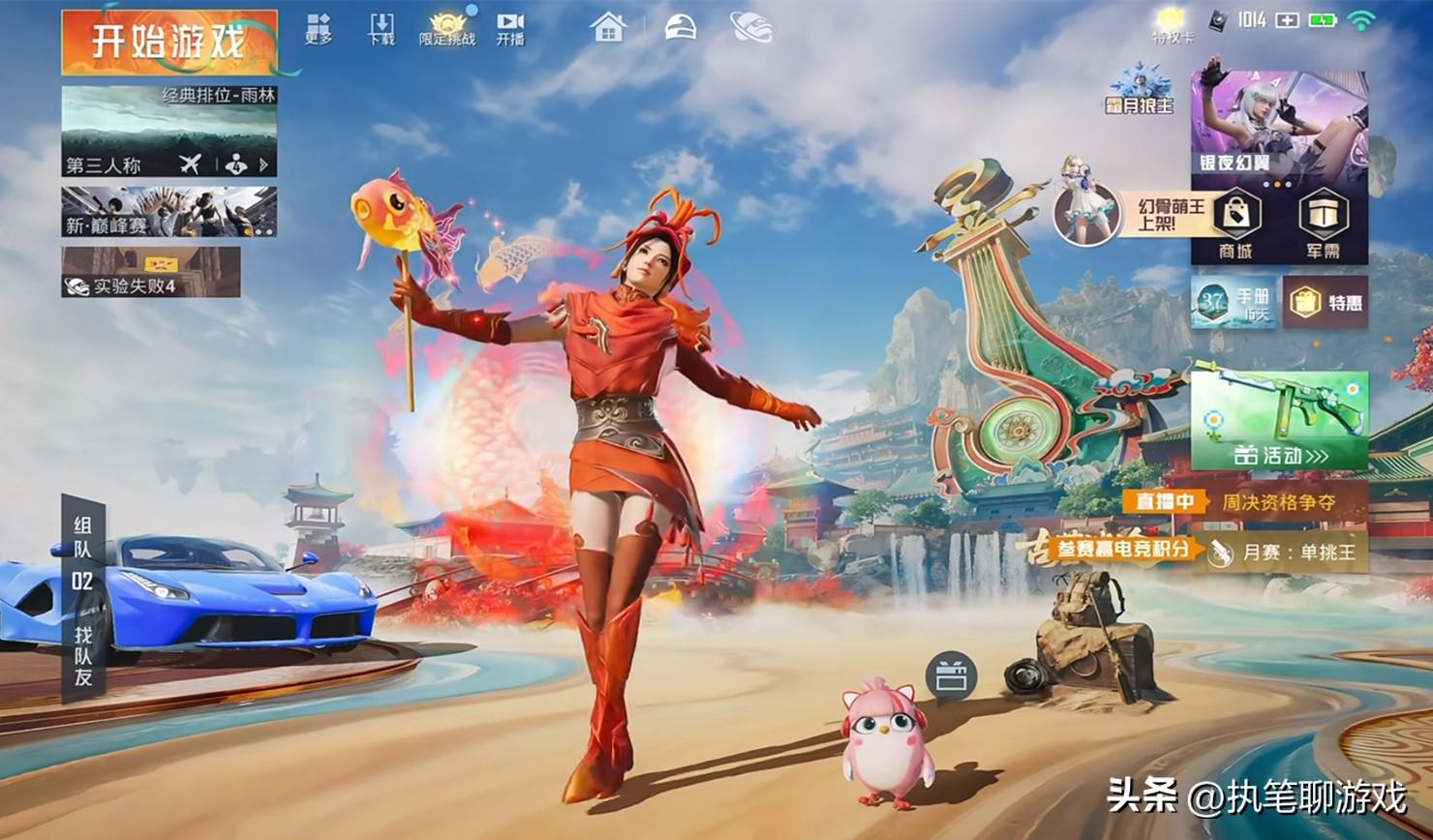Start streaming with the 开播 icon
Image resolution: width=1433 pixels, height=840 pixels.
click(510, 29)
